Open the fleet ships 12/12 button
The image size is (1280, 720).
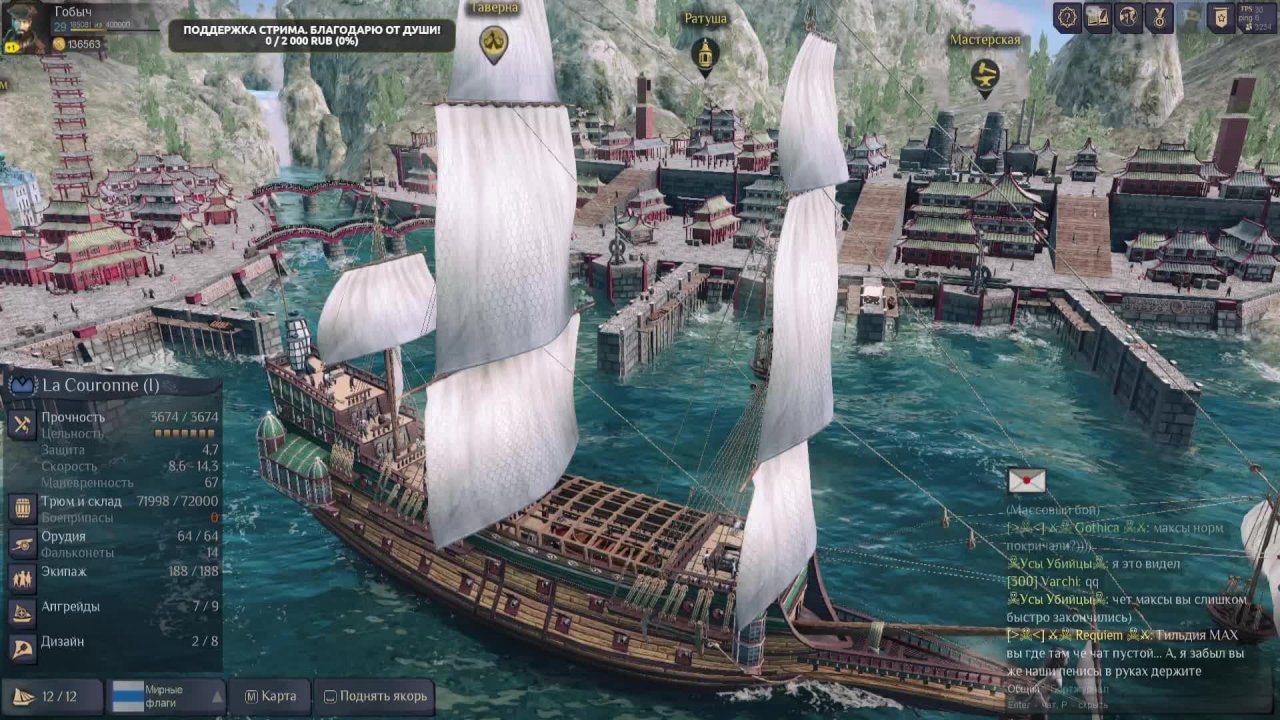(52, 696)
